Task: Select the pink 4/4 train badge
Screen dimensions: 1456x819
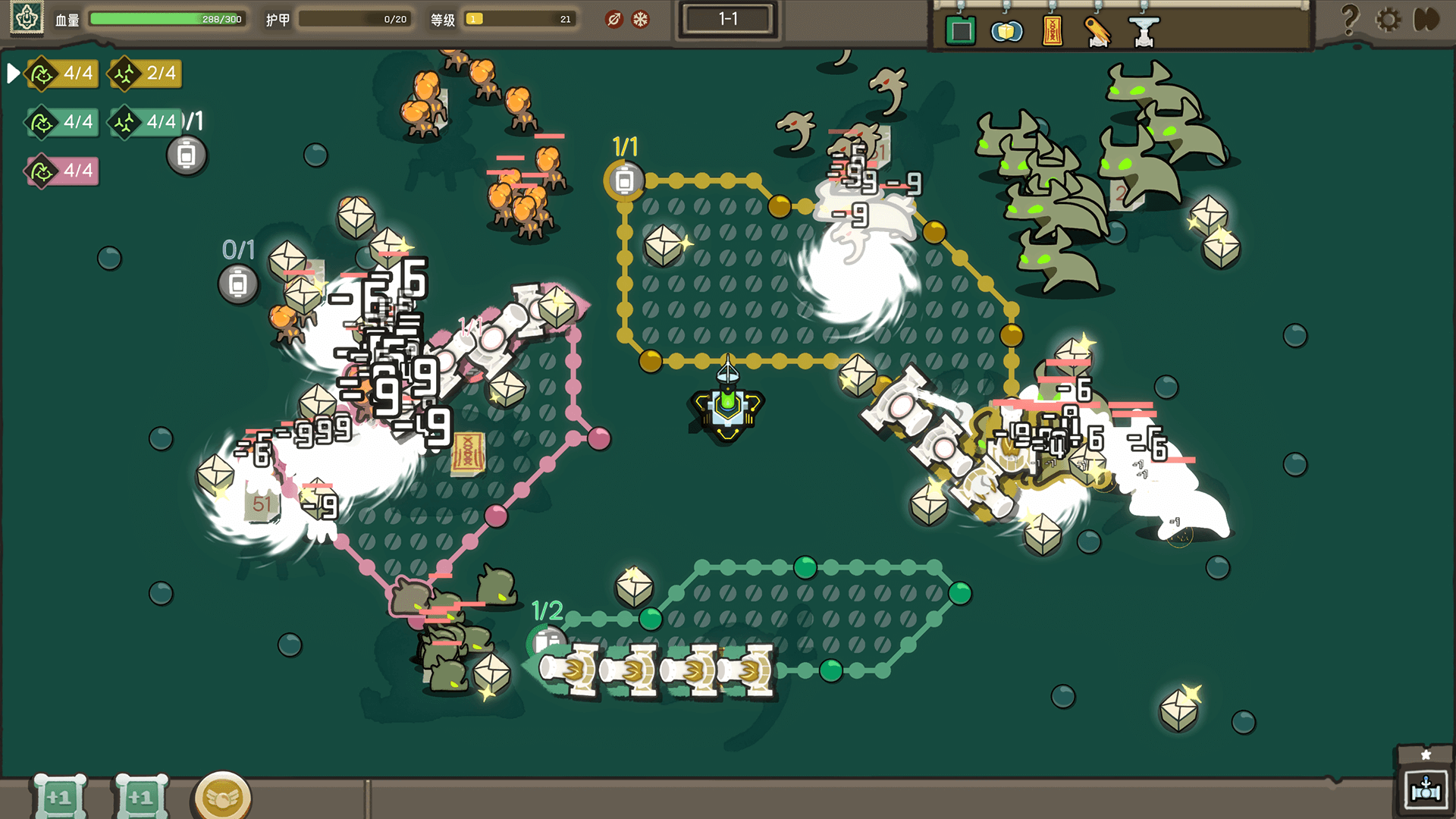Action: pyautogui.click(x=63, y=171)
